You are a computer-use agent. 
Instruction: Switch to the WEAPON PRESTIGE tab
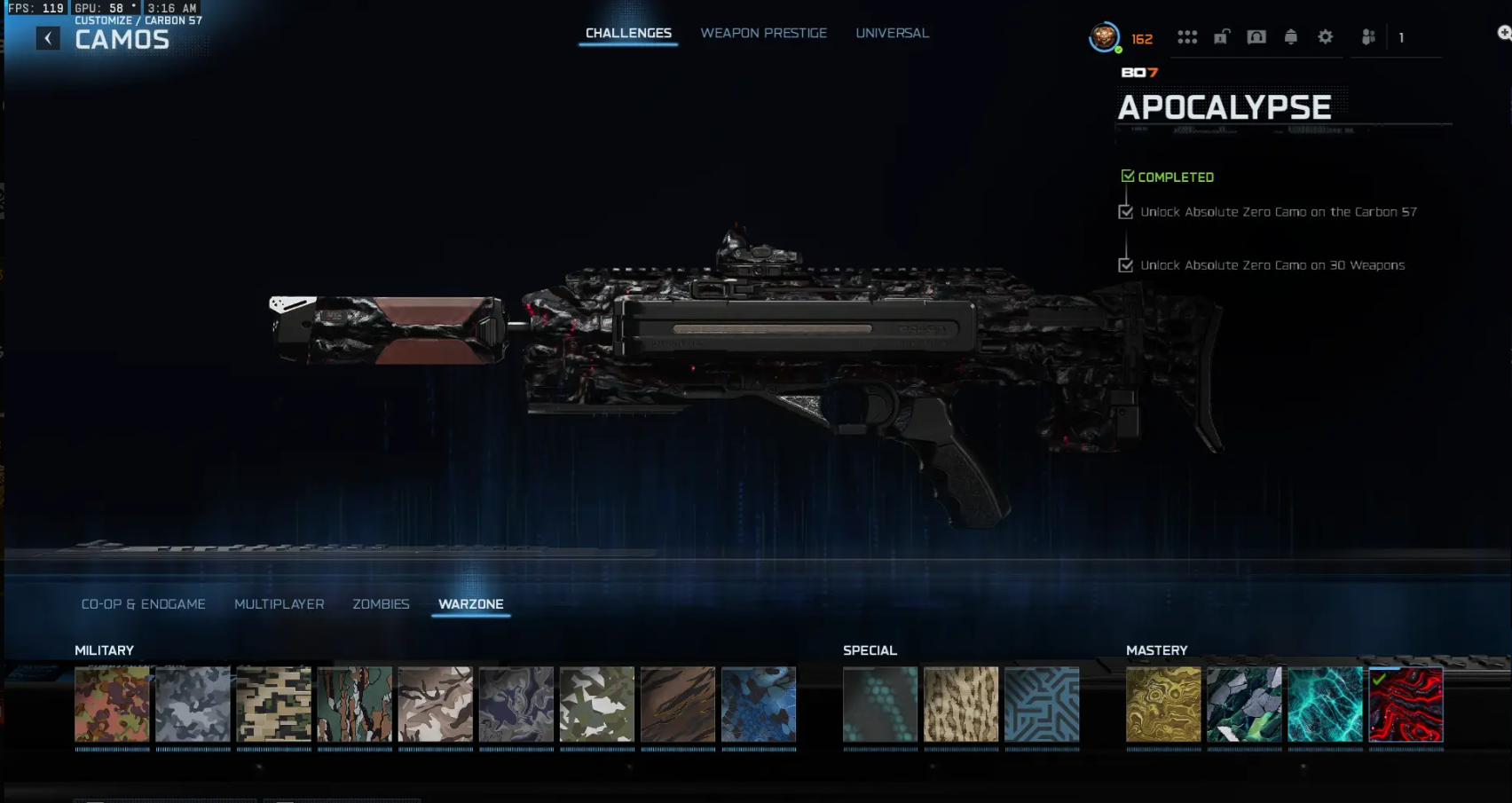[763, 33]
